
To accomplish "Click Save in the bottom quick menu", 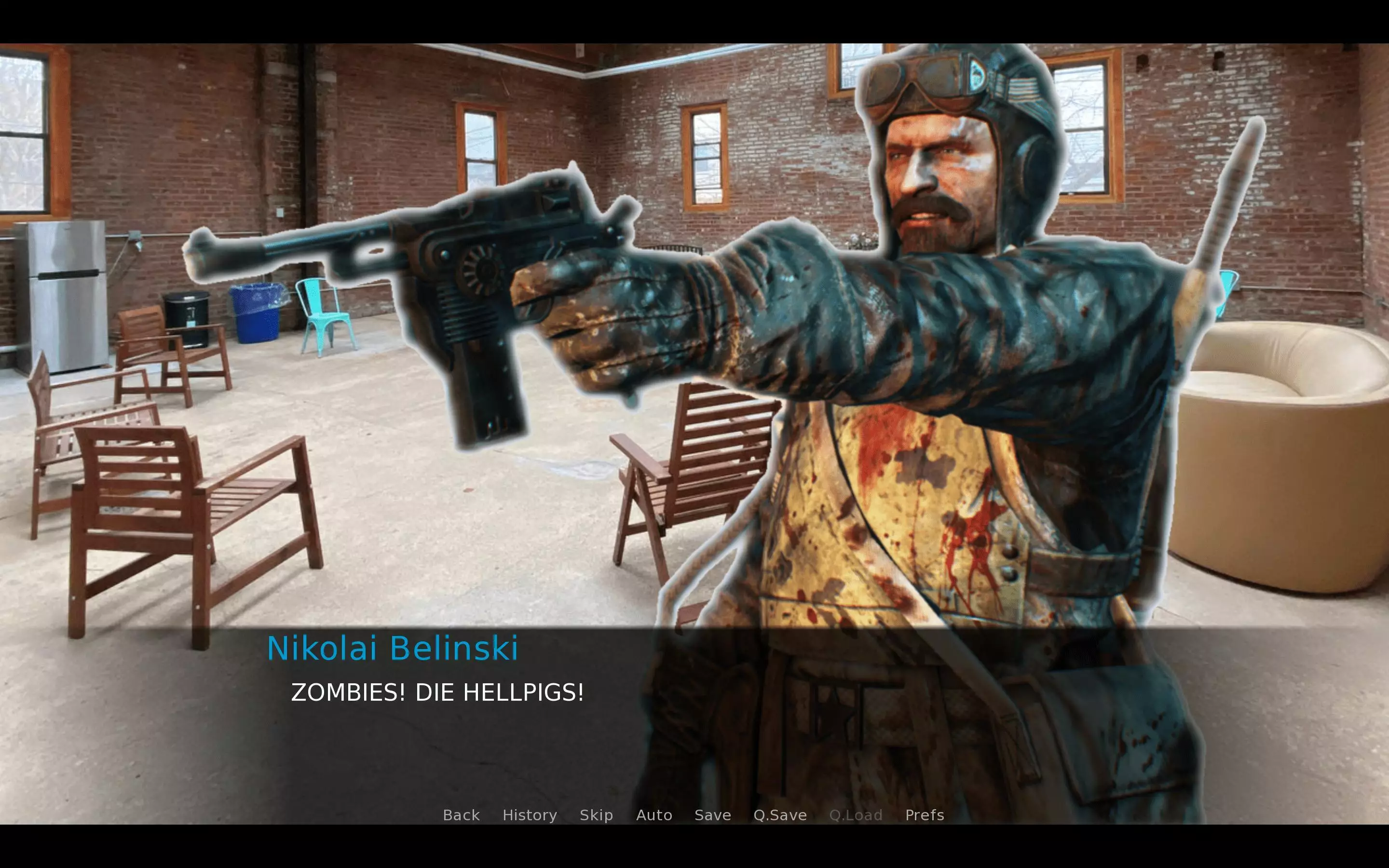I will (712, 814).
